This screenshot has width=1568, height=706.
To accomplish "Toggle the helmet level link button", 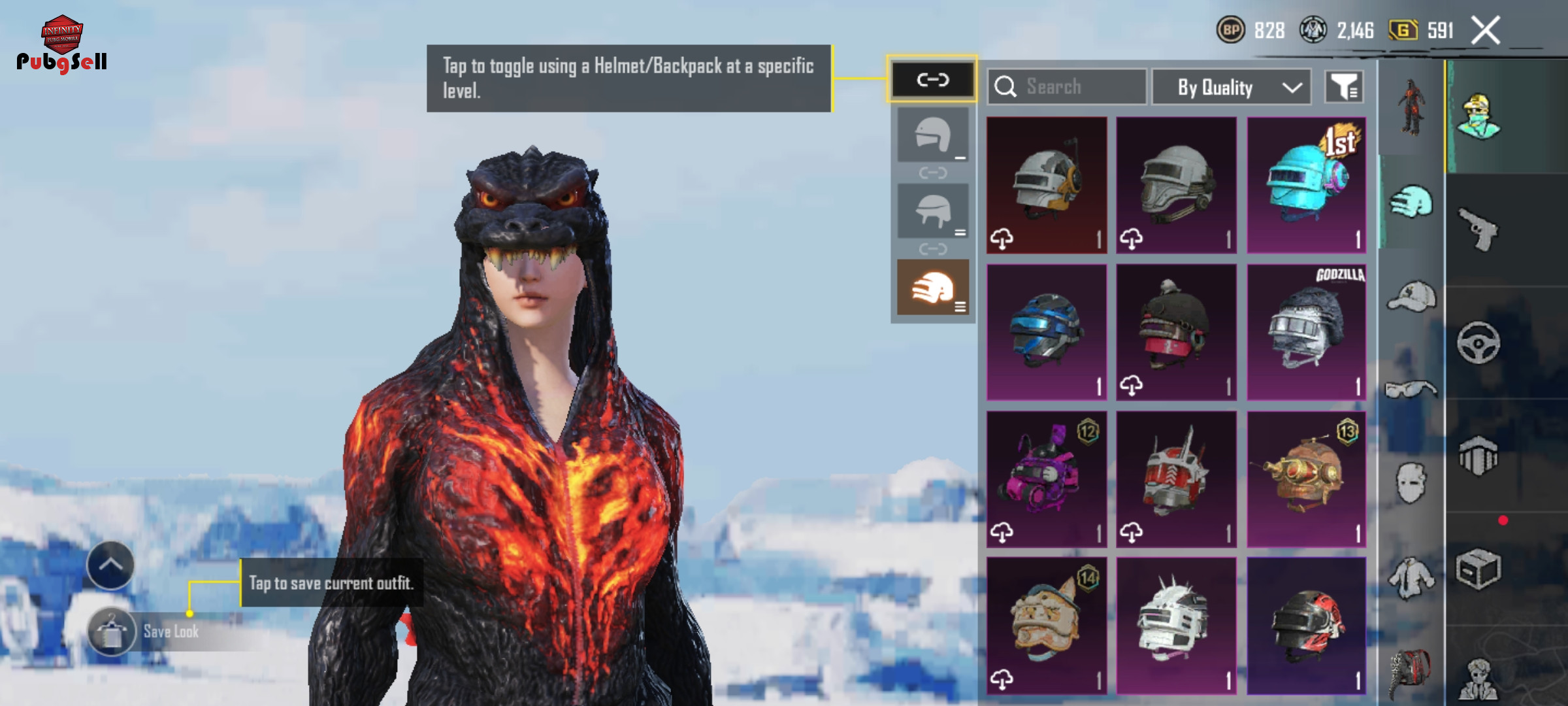I will click(932, 80).
